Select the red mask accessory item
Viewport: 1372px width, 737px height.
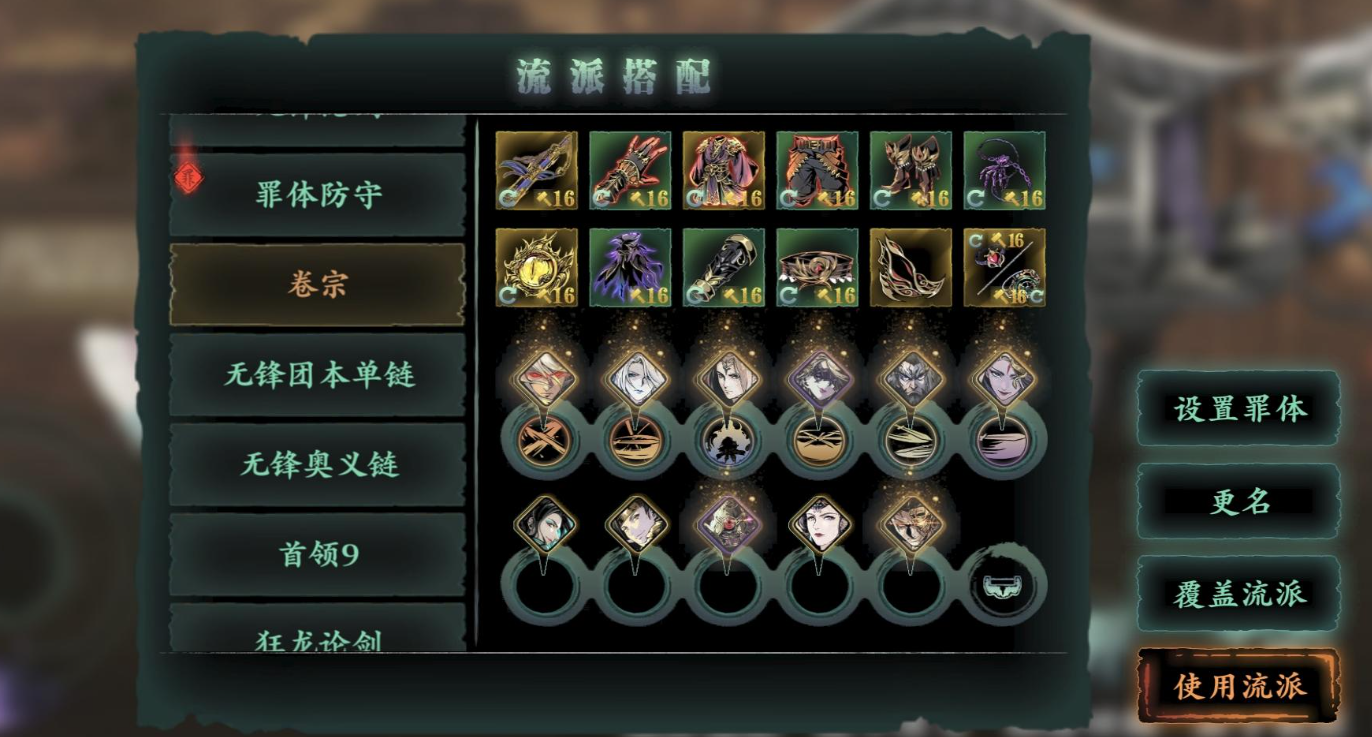pos(908,268)
